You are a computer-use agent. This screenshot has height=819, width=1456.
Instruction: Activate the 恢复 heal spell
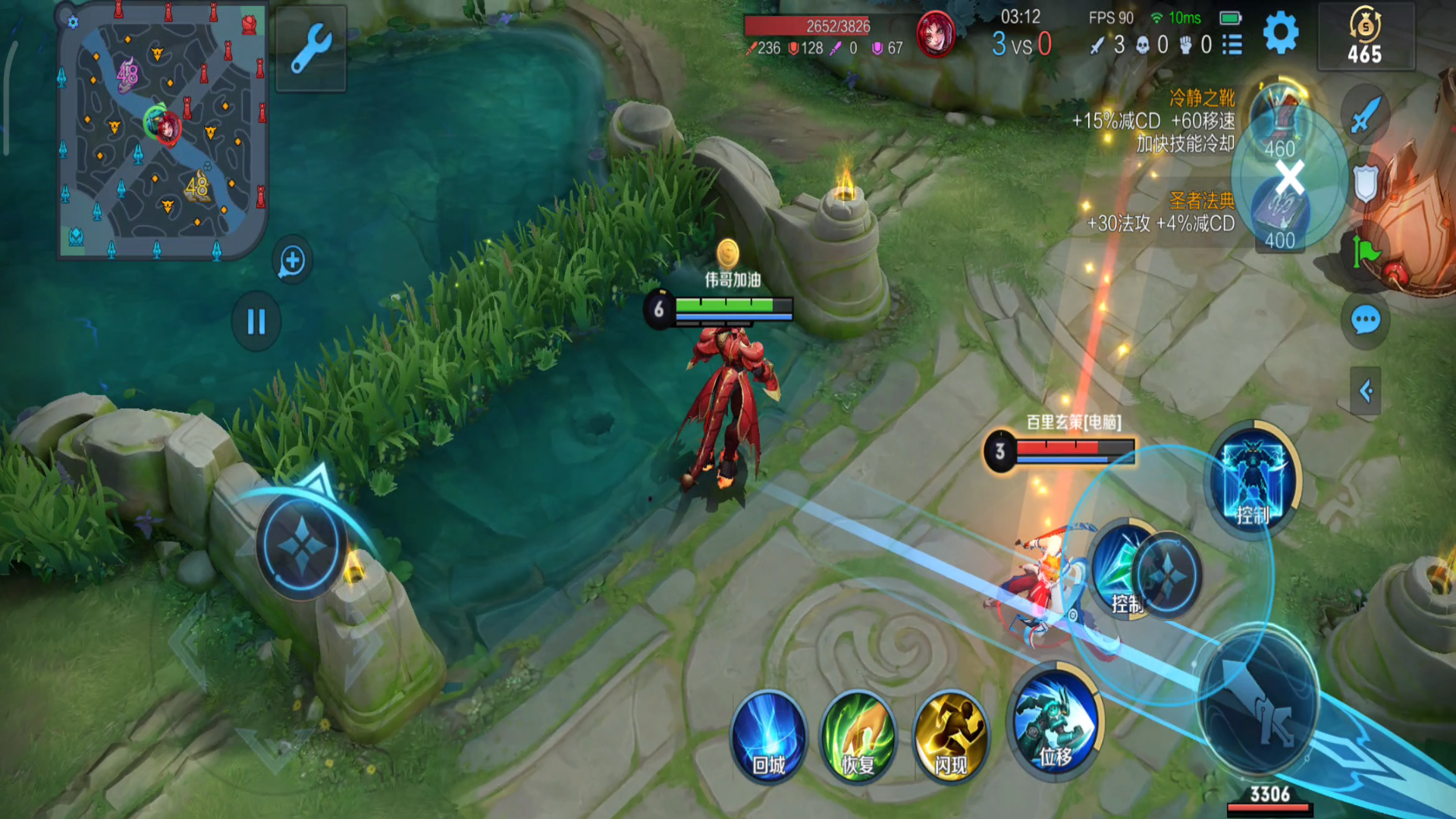coord(858,736)
